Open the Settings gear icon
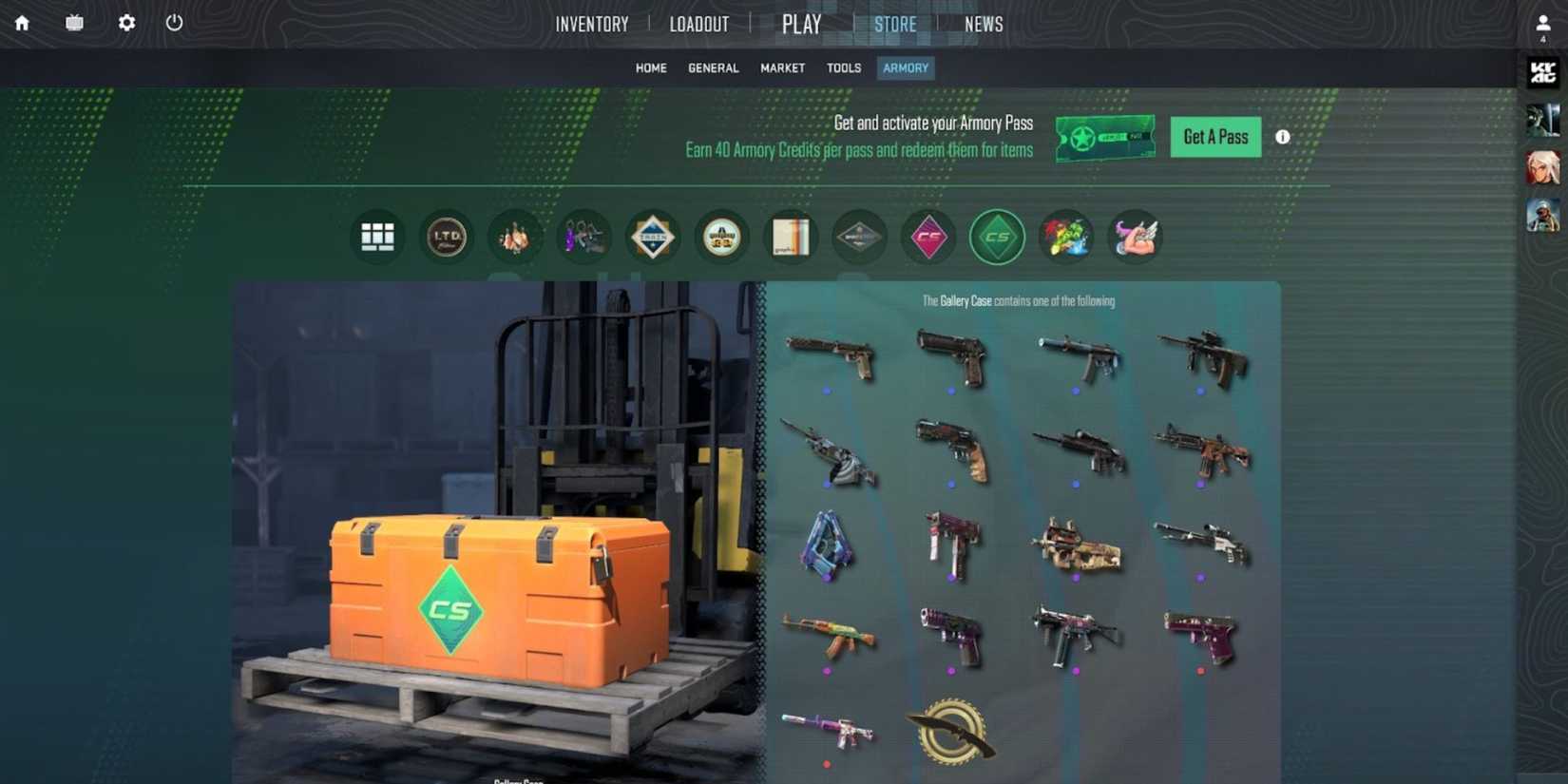Image resolution: width=1568 pixels, height=784 pixels. point(124,23)
